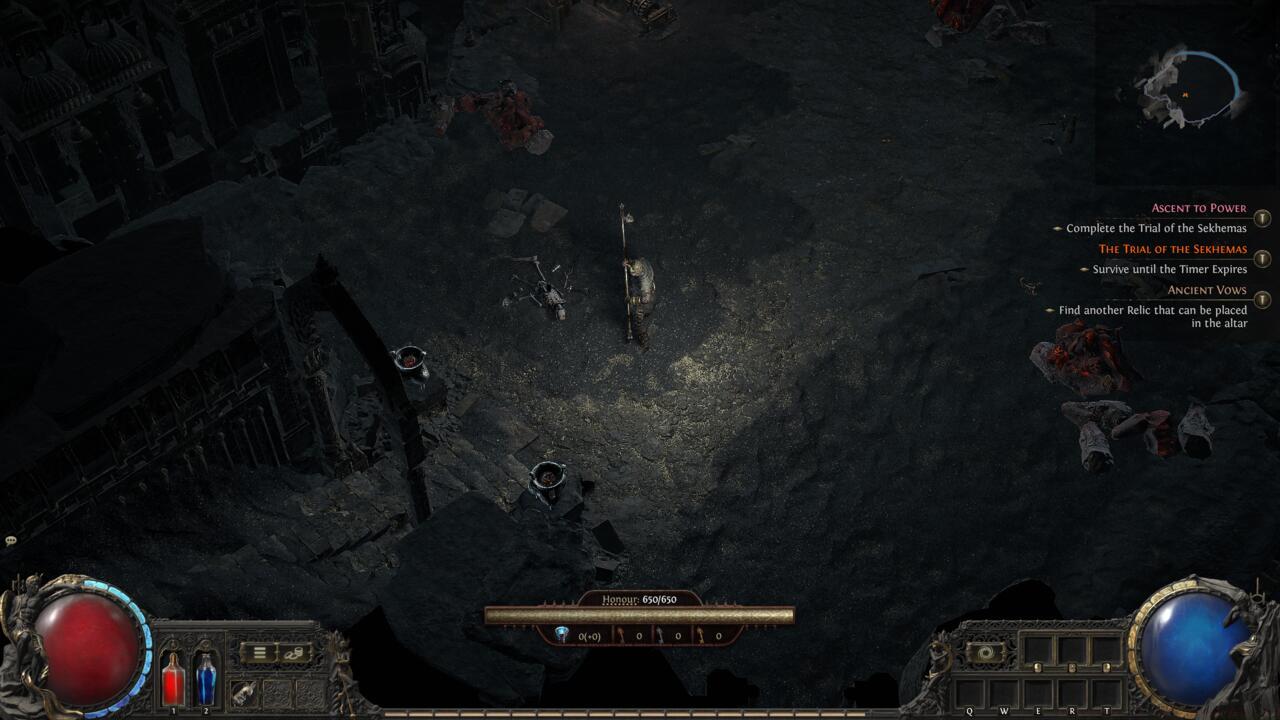Click the silver key icon counter
Screen dimensions: 1280x720
(658, 634)
